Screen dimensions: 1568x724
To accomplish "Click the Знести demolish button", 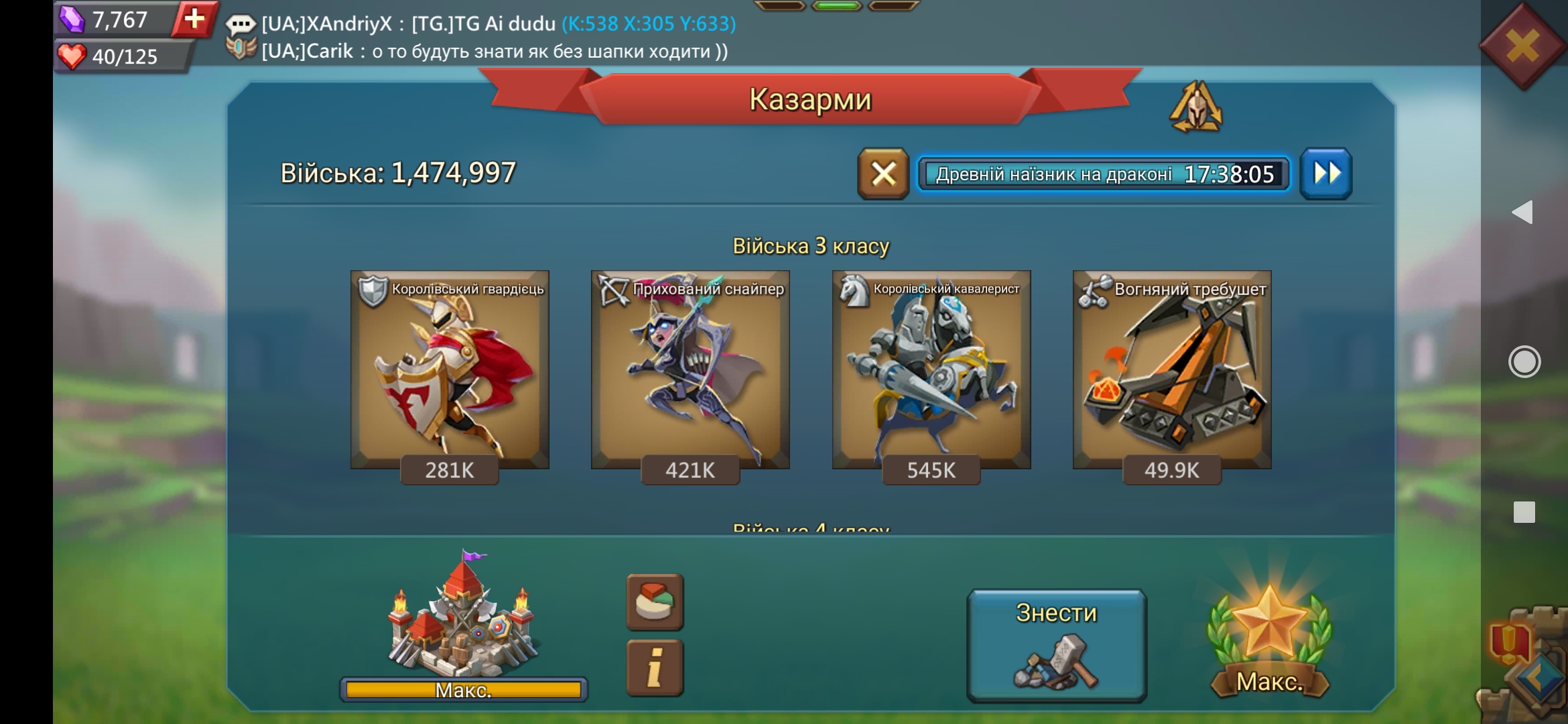I will 1057,645.
